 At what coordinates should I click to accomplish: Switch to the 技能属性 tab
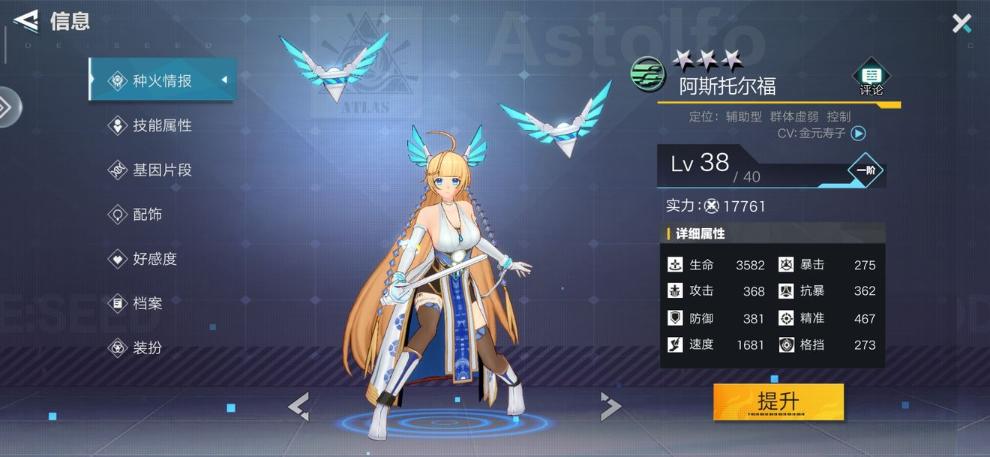pos(162,125)
